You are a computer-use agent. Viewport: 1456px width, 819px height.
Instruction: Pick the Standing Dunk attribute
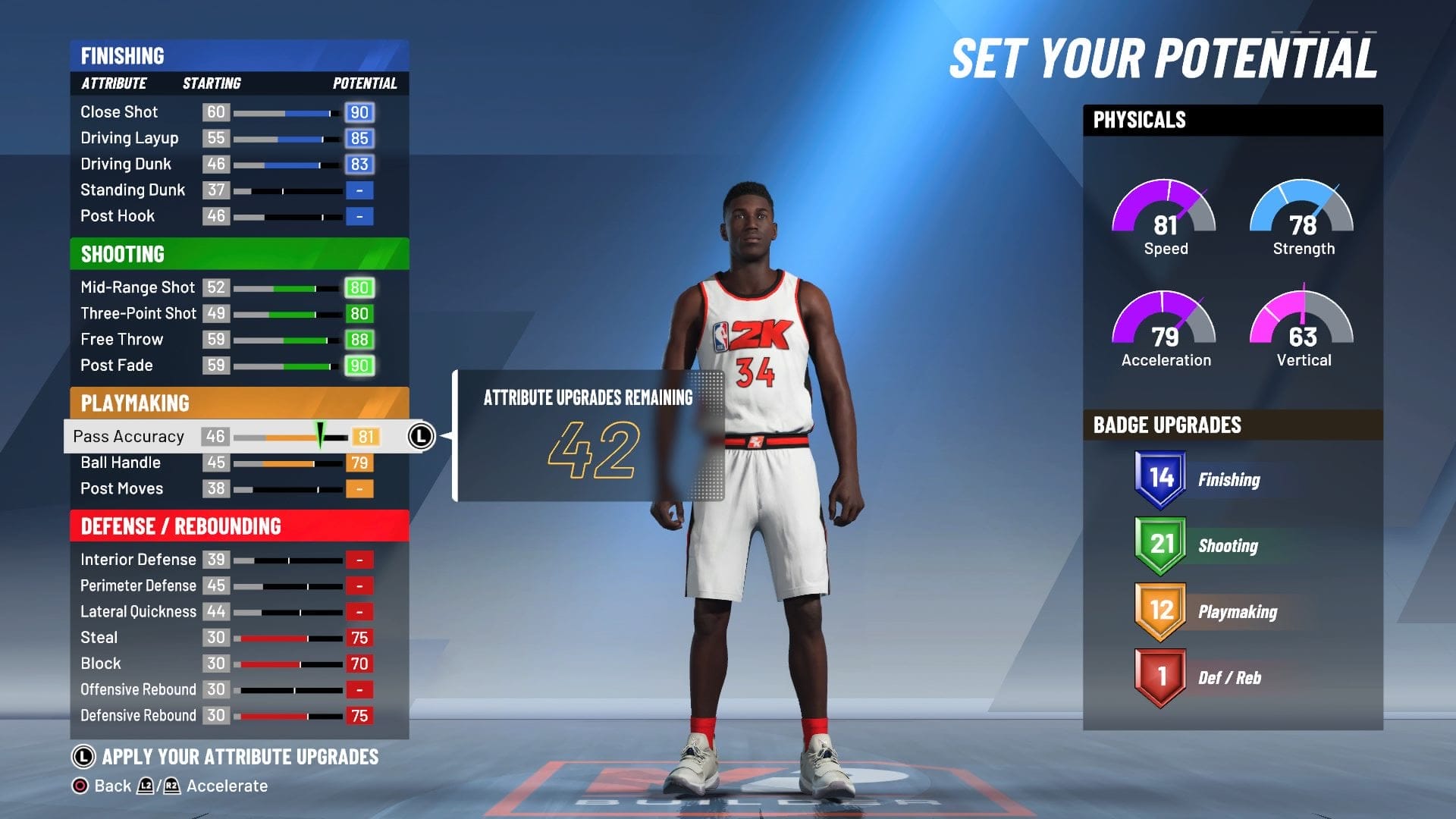pos(227,190)
